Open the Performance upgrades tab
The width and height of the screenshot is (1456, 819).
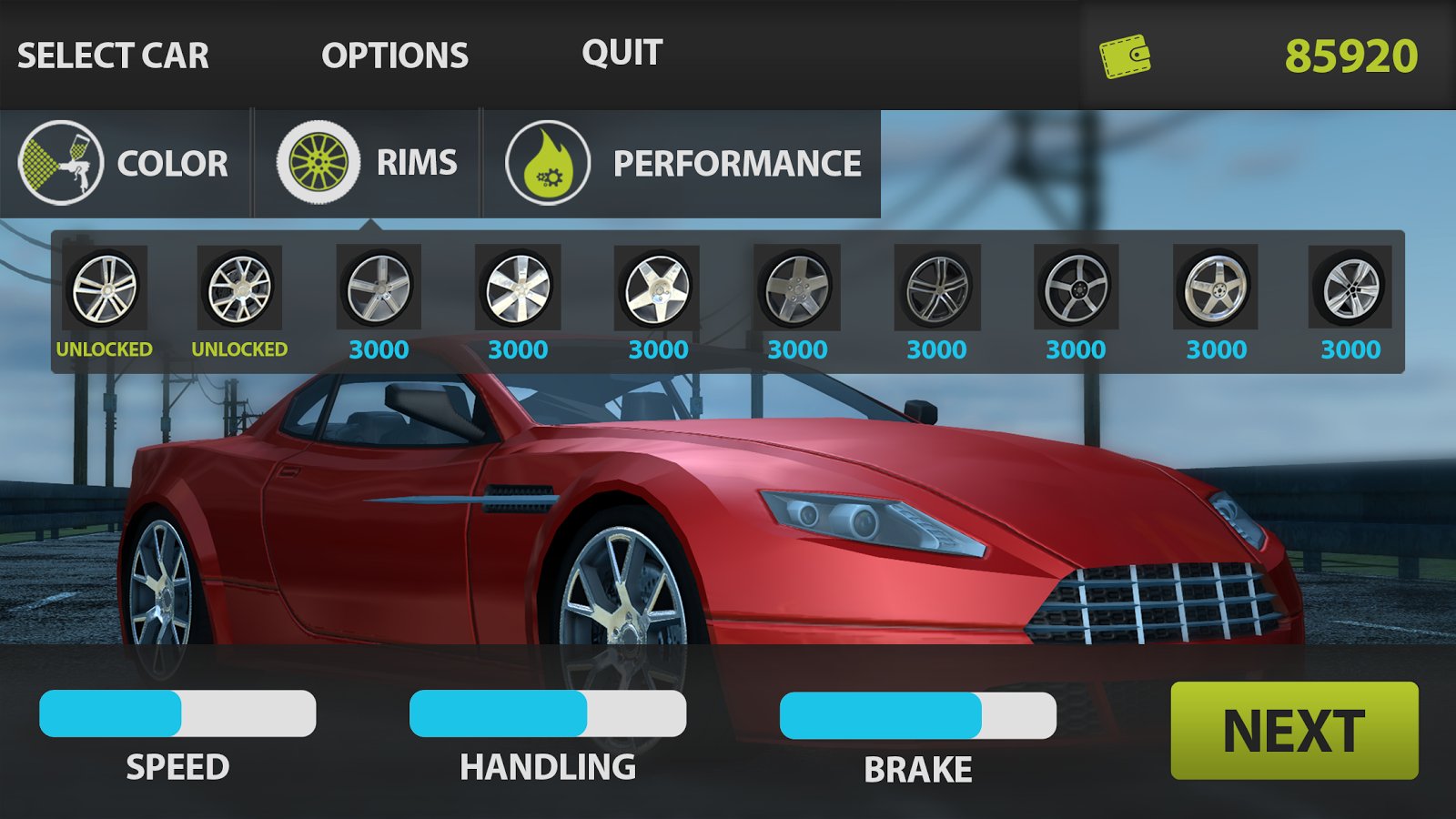682,163
